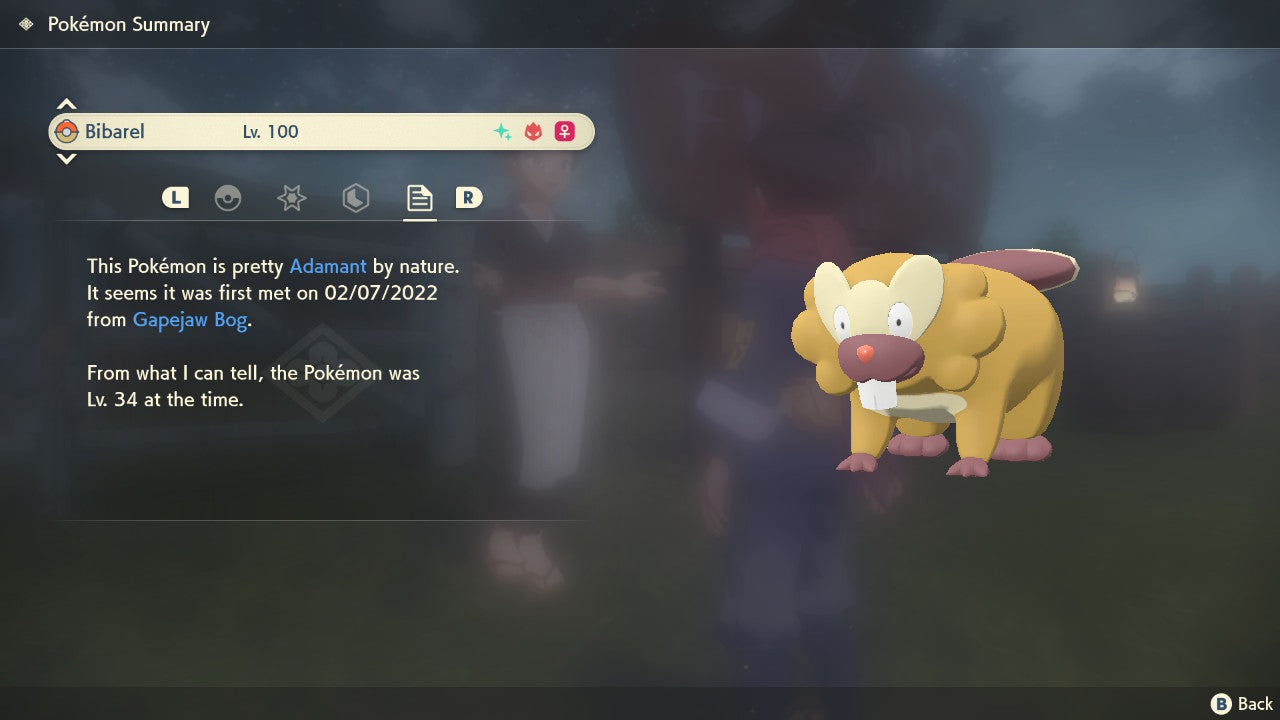Screen dimensions: 1280x720
Task: Open the star-shaped stats tab
Action: 291,198
